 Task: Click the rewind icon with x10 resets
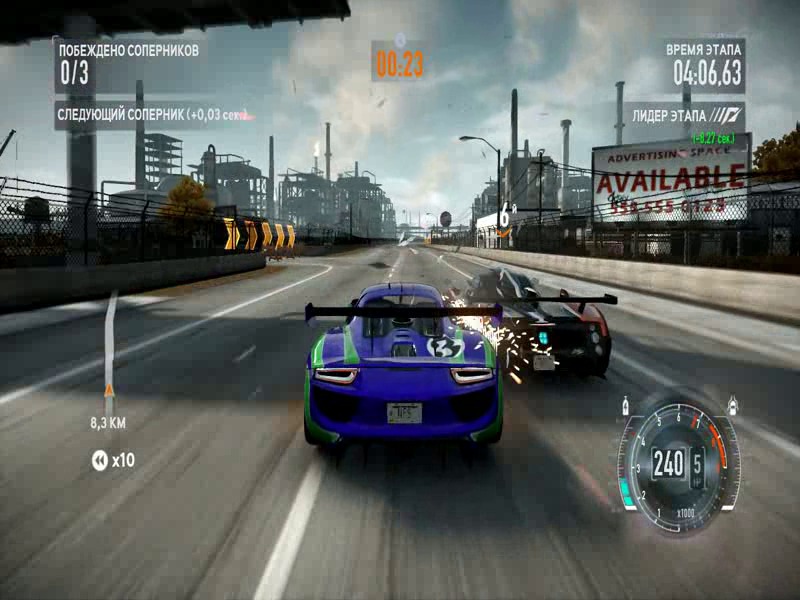coord(100,460)
